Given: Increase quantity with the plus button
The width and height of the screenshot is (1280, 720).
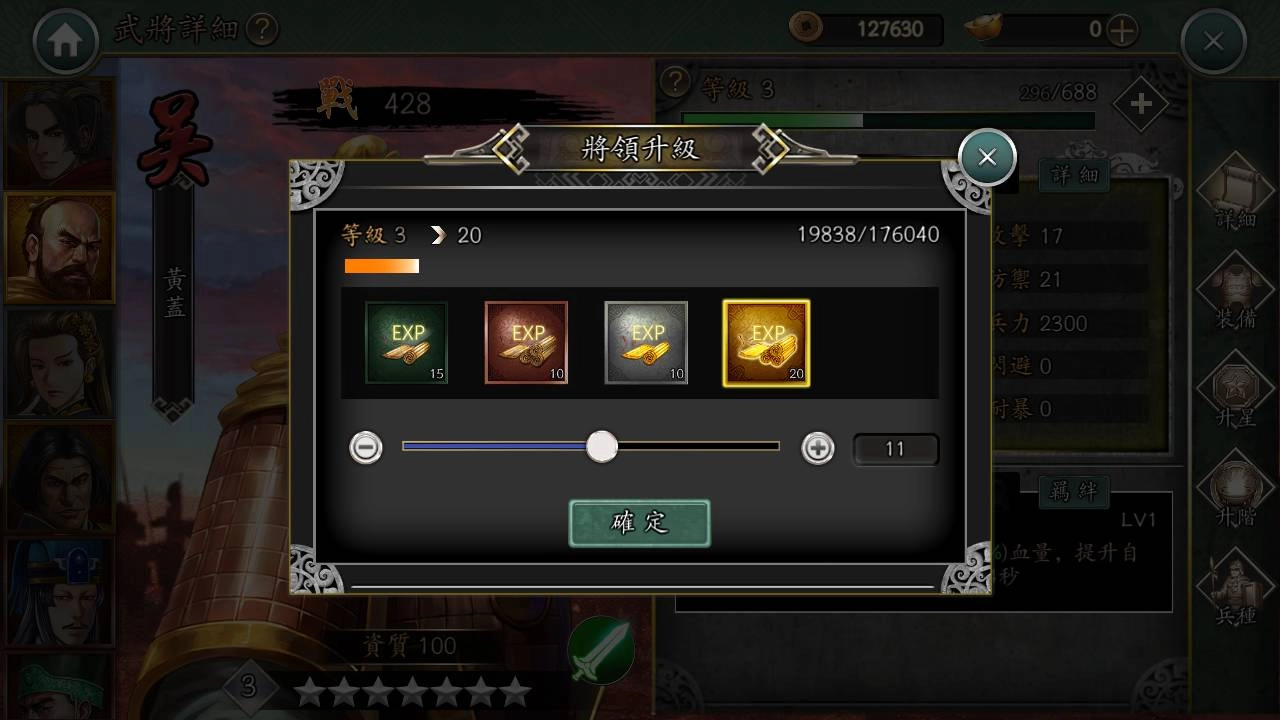Looking at the screenshot, I should pyautogui.click(x=818, y=448).
